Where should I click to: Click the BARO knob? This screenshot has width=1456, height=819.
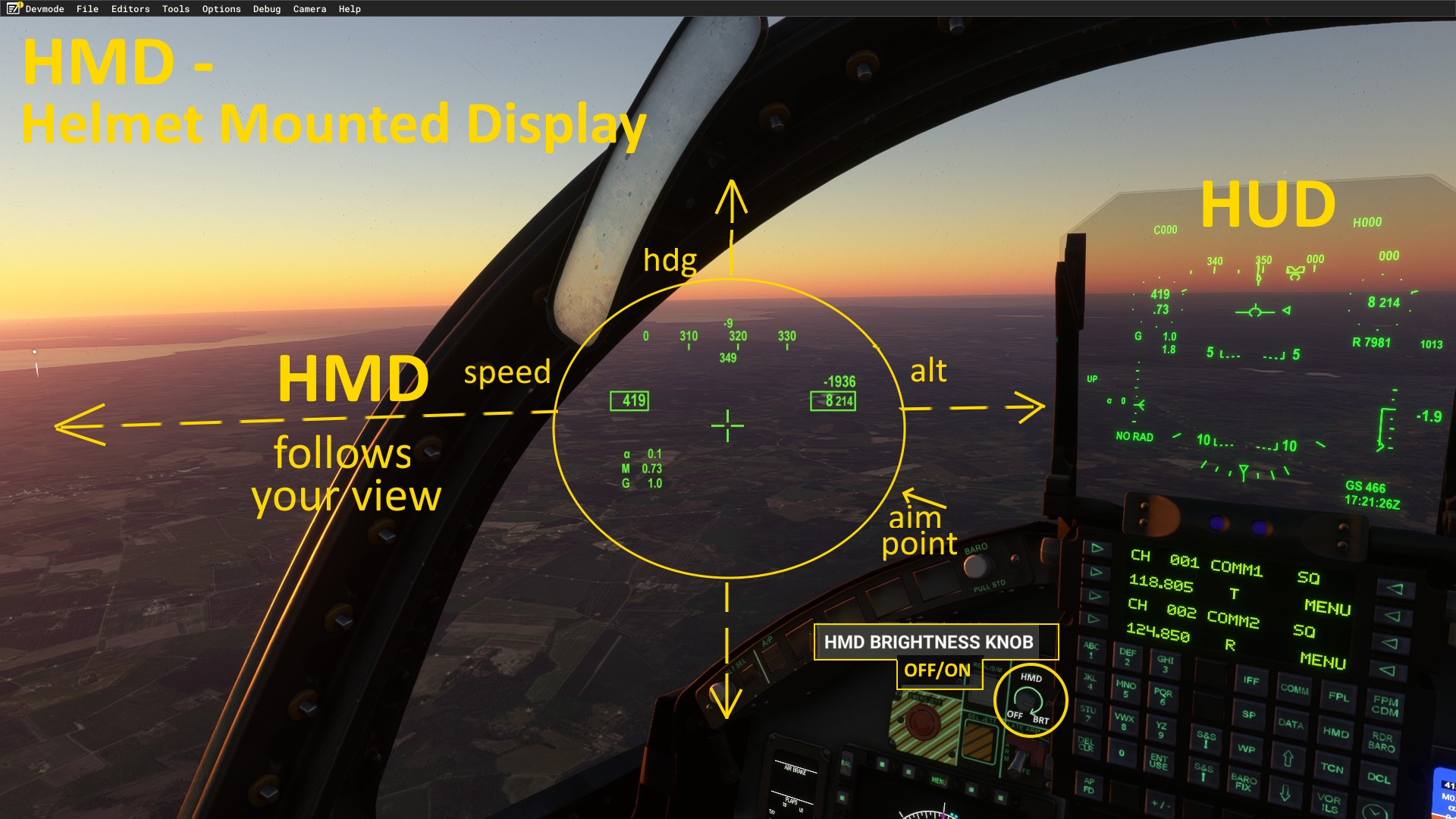point(976,566)
